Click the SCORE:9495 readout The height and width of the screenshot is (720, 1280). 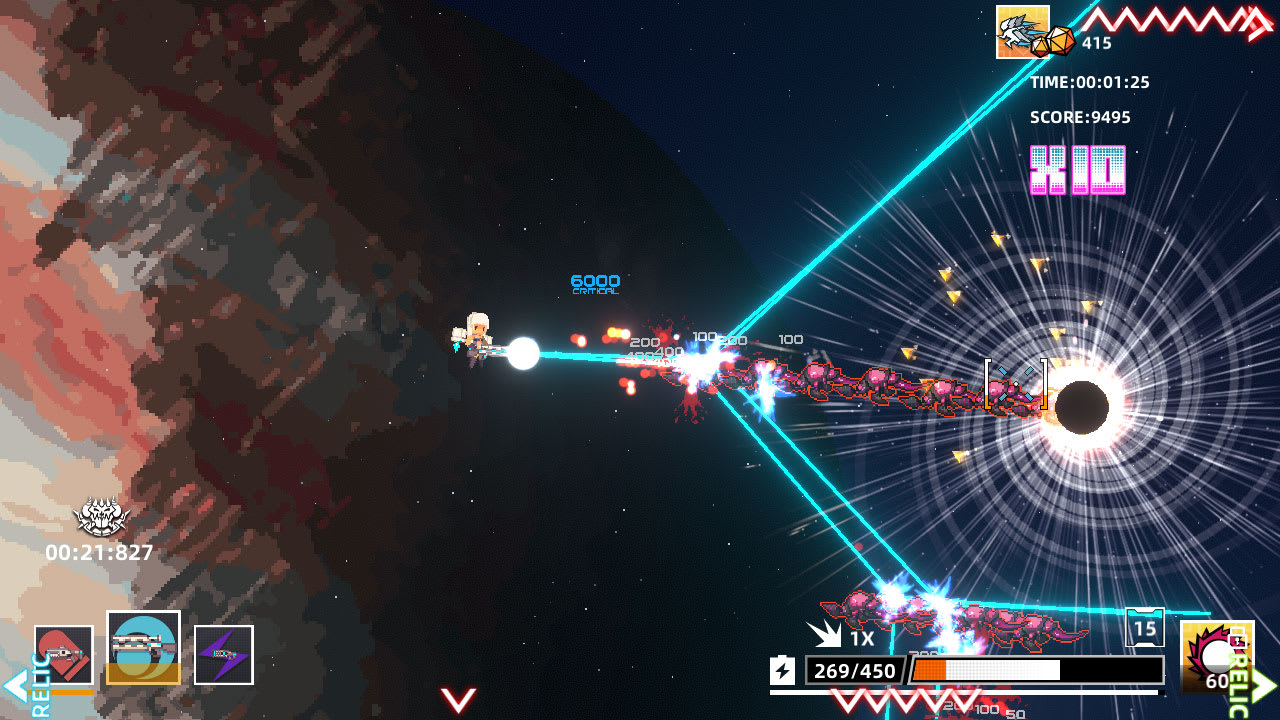(x=1080, y=117)
